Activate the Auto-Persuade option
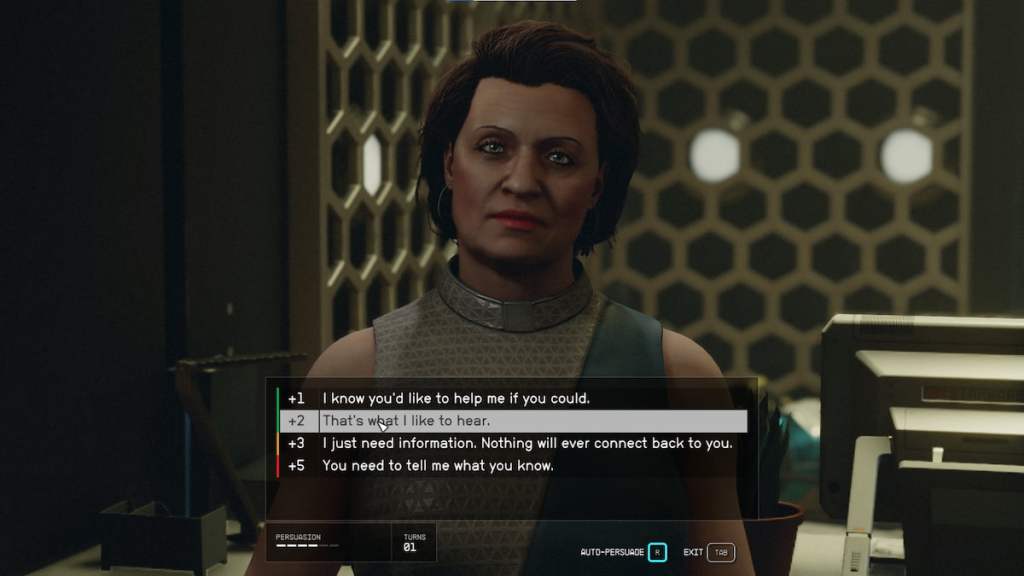The height and width of the screenshot is (576, 1024). point(656,552)
